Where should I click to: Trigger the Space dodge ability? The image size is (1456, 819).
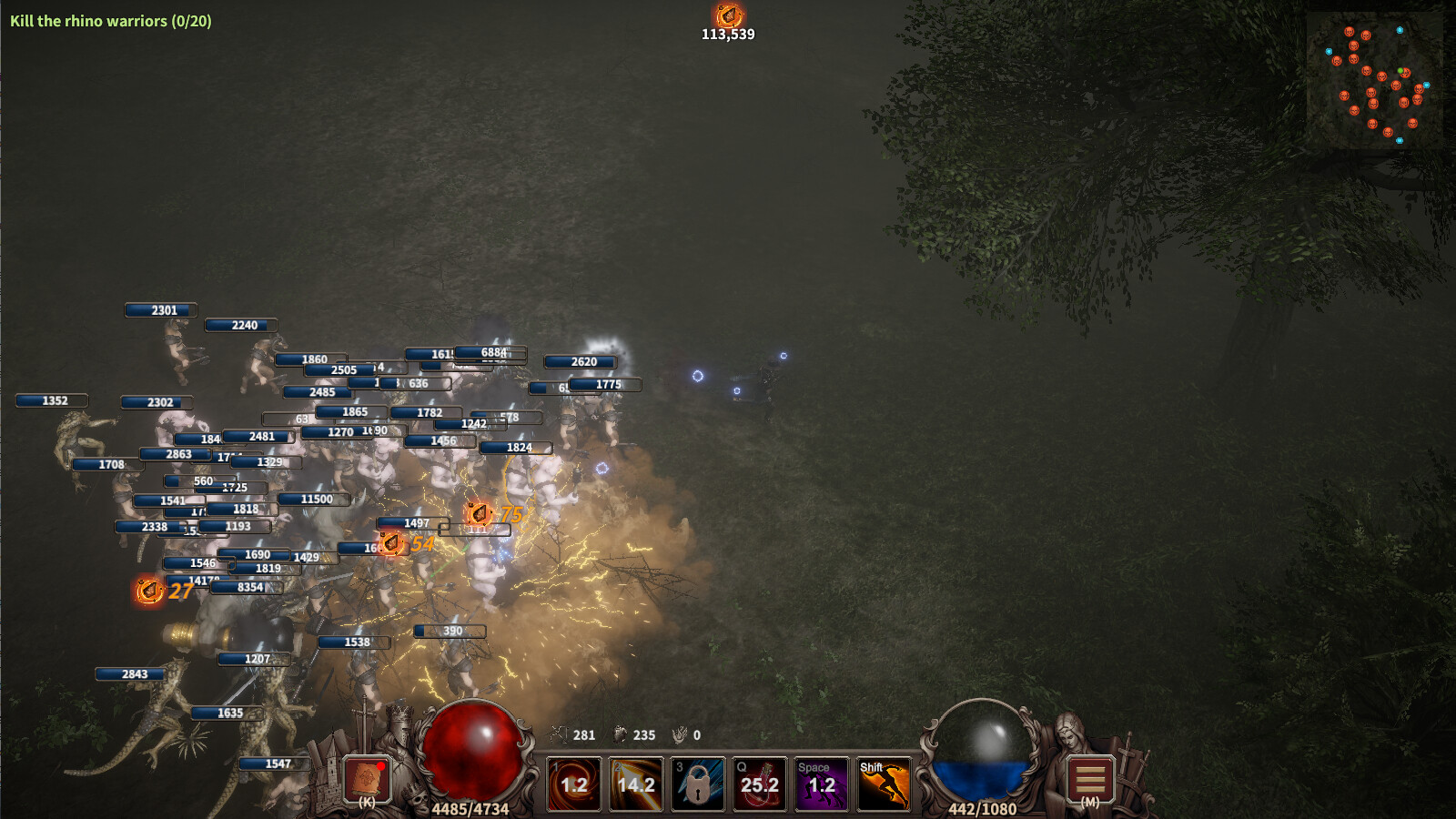(822, 784)
